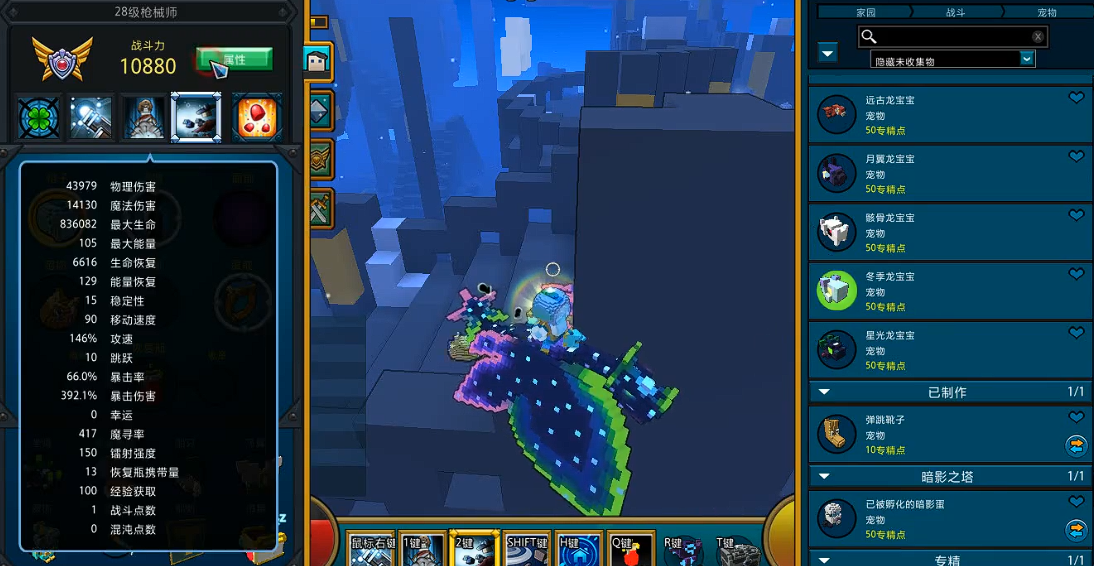Click the green 属性 stats button
This screenshot has height=566, width=1094.
coord(234,59)
